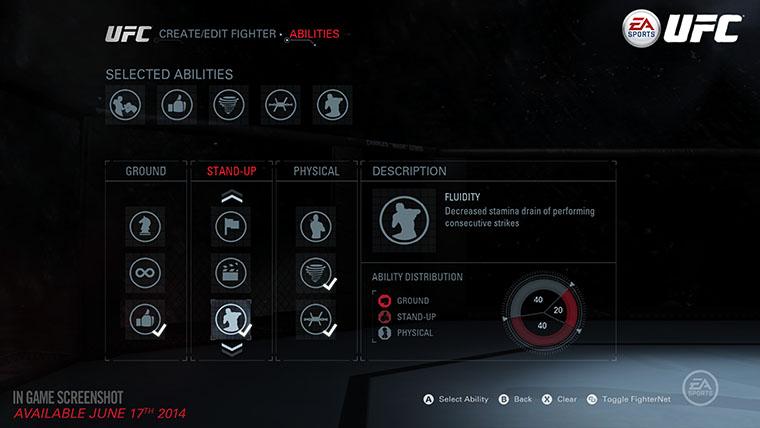Toggle the checked tornado ability in Physical column

(316, 272)
